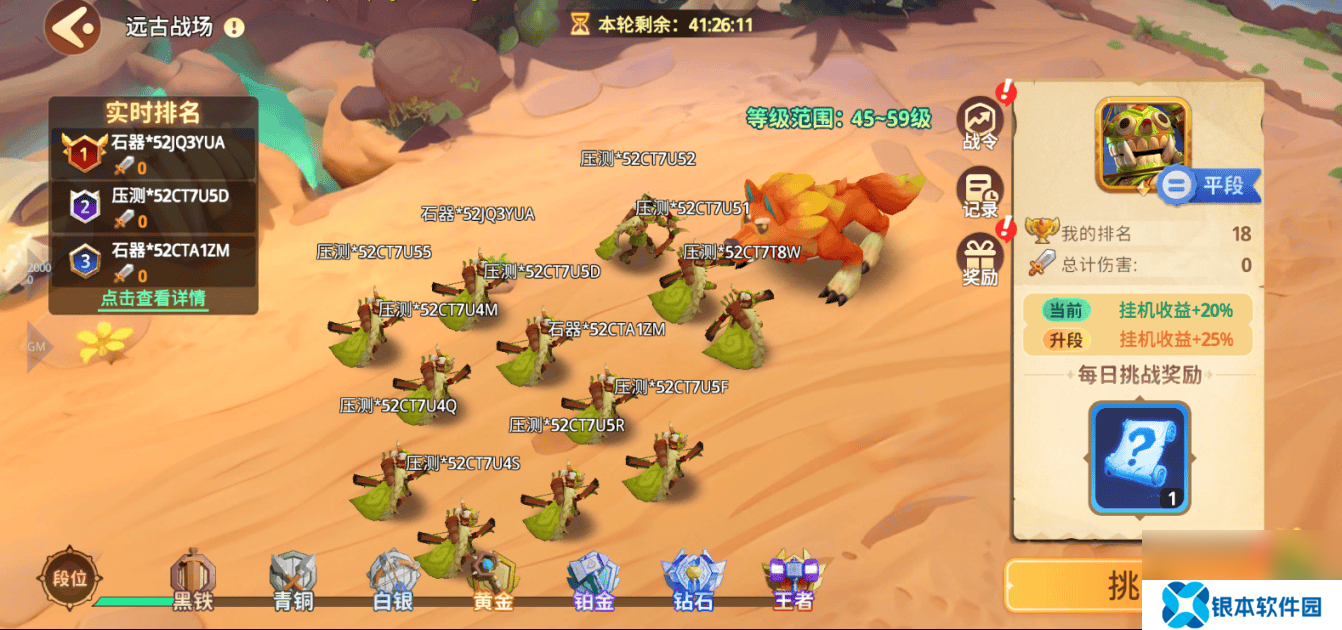Open the 段位 rank tier badge
Image resolution: width=1342 pixels, height=630 pixels.
tap(70, 577)
